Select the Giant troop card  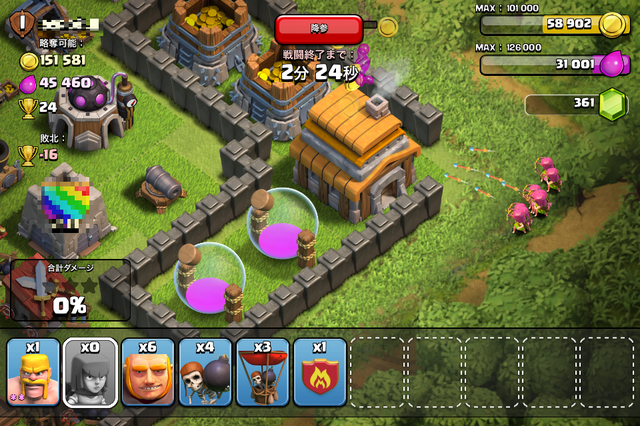tap(148, 372)
